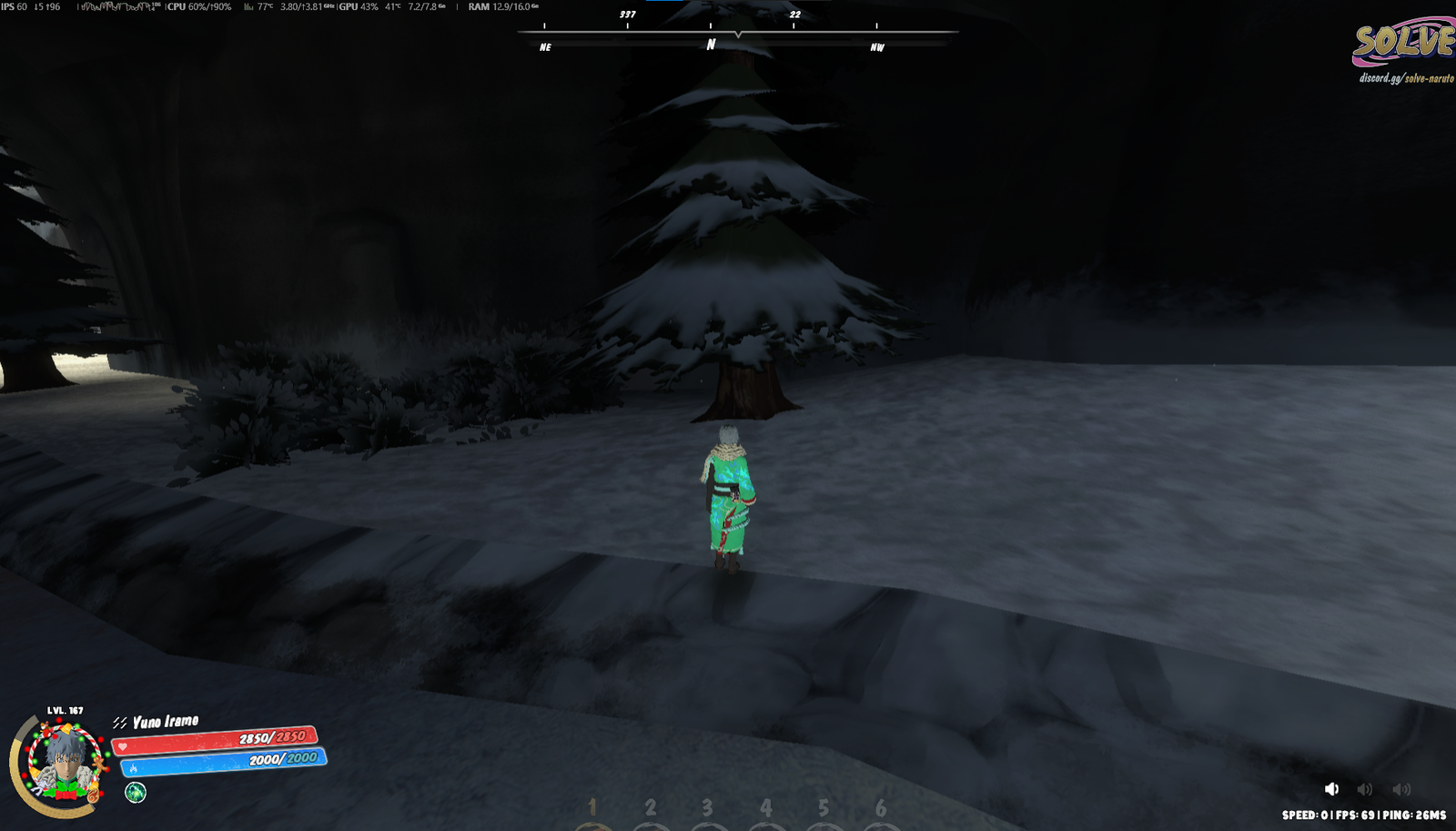Viewport: 1456px width, 831px height.
Task: Click Yuno Irame's character portrait
Action: (63, 763)
